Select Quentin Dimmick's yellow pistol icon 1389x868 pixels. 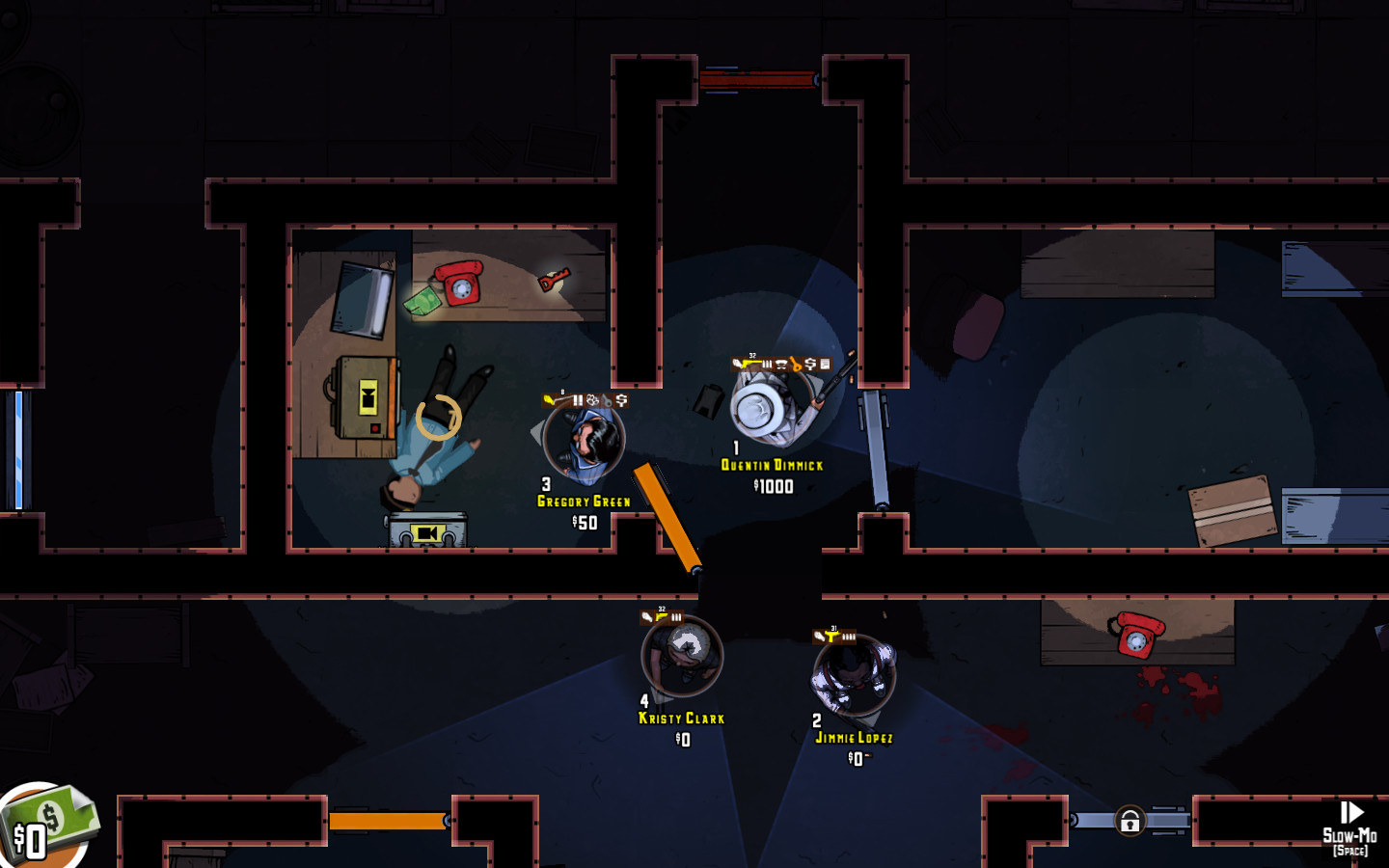749,365
